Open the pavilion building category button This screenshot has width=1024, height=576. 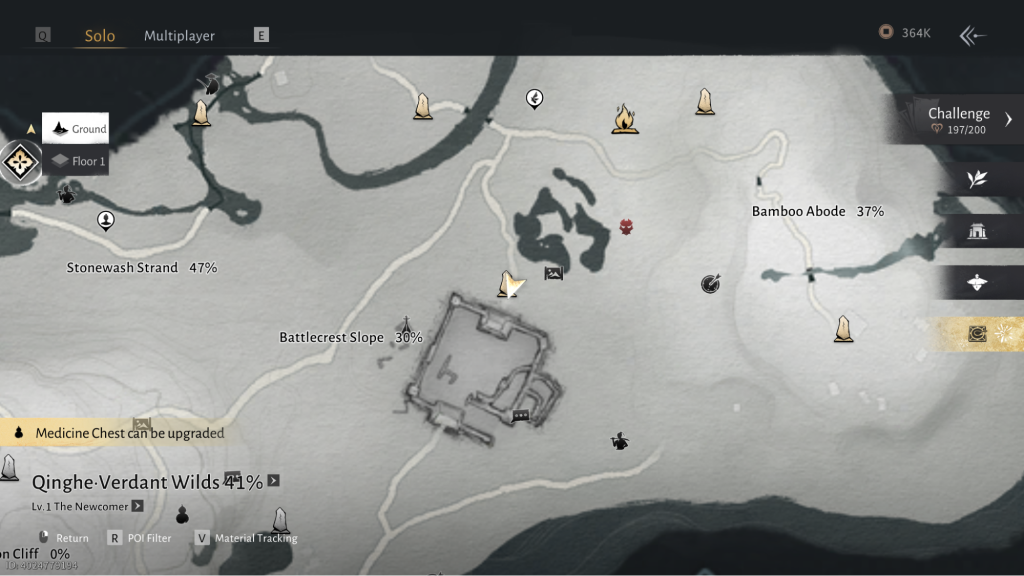[x=978, y=232]
